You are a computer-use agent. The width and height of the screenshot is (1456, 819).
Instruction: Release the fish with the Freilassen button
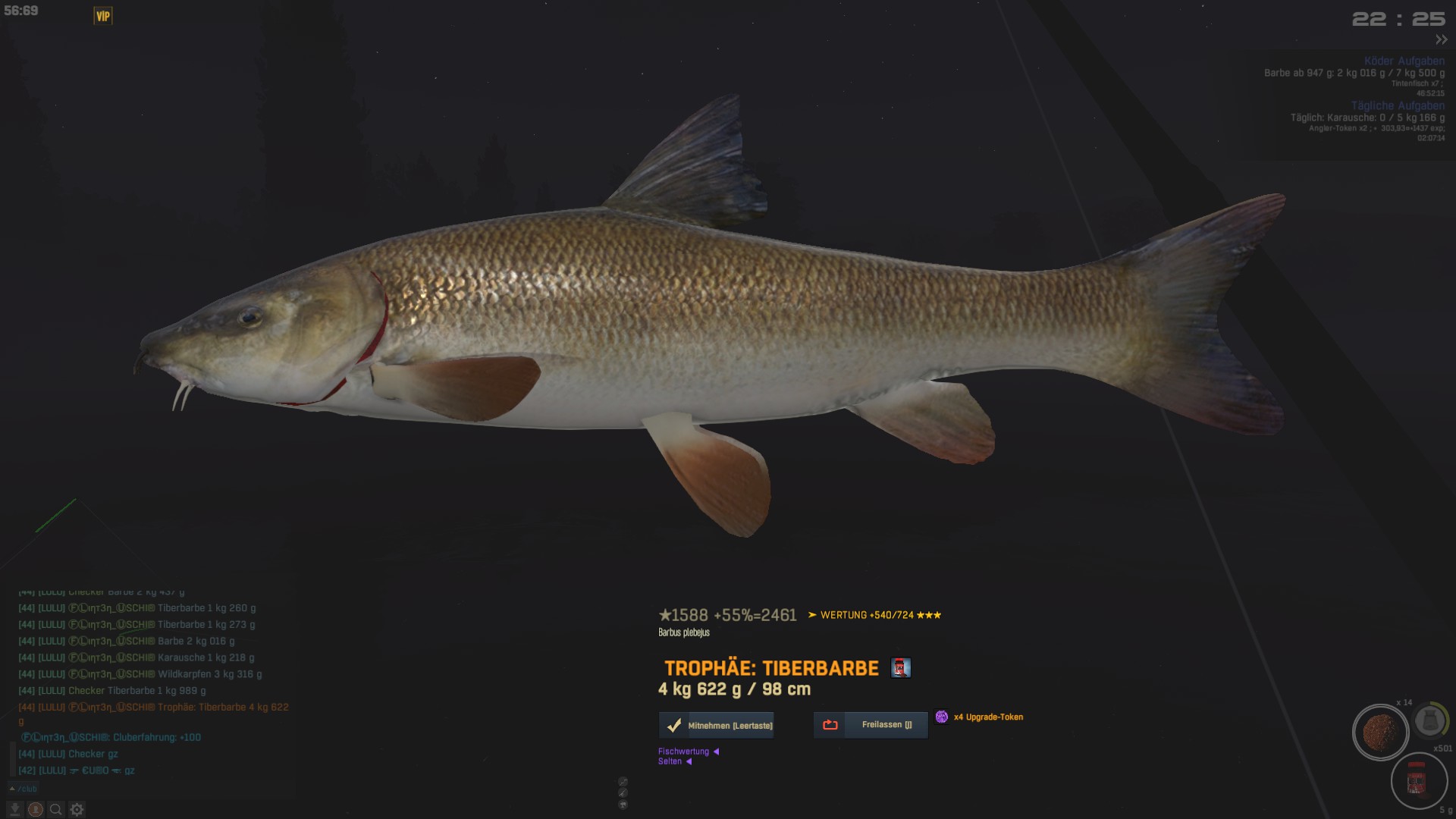point(871,725)
